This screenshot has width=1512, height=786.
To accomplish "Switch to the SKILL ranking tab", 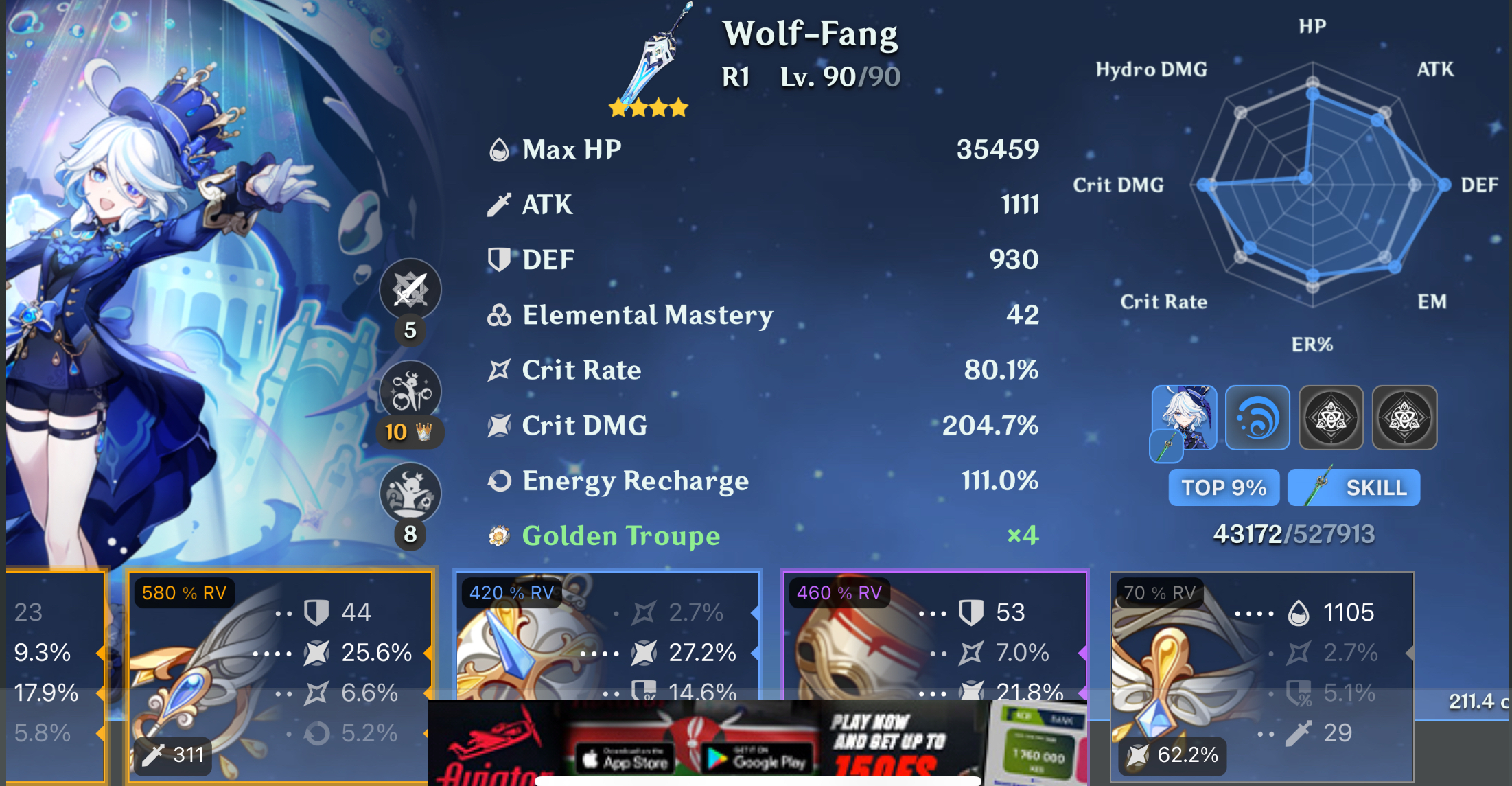I will (1353, 487).
